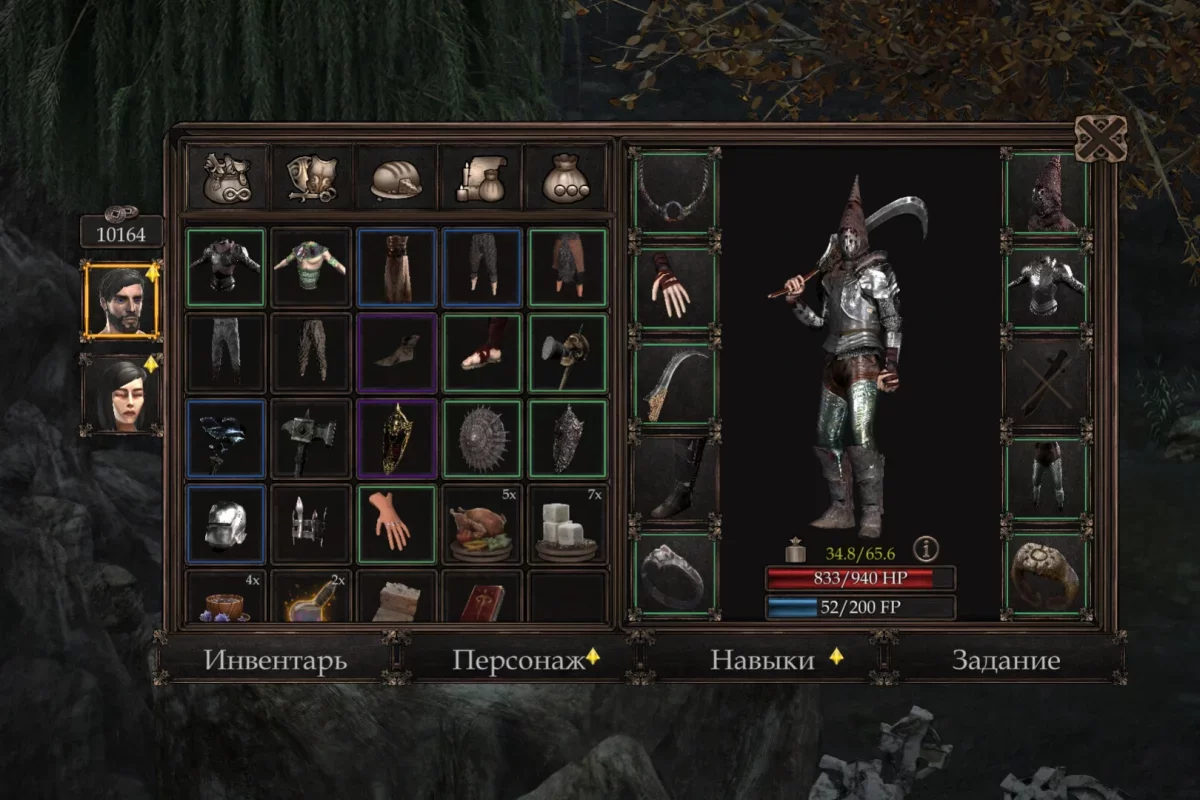Select the red book item
The height and width of the screenshot is (800, 1200).
click(482, 598)
